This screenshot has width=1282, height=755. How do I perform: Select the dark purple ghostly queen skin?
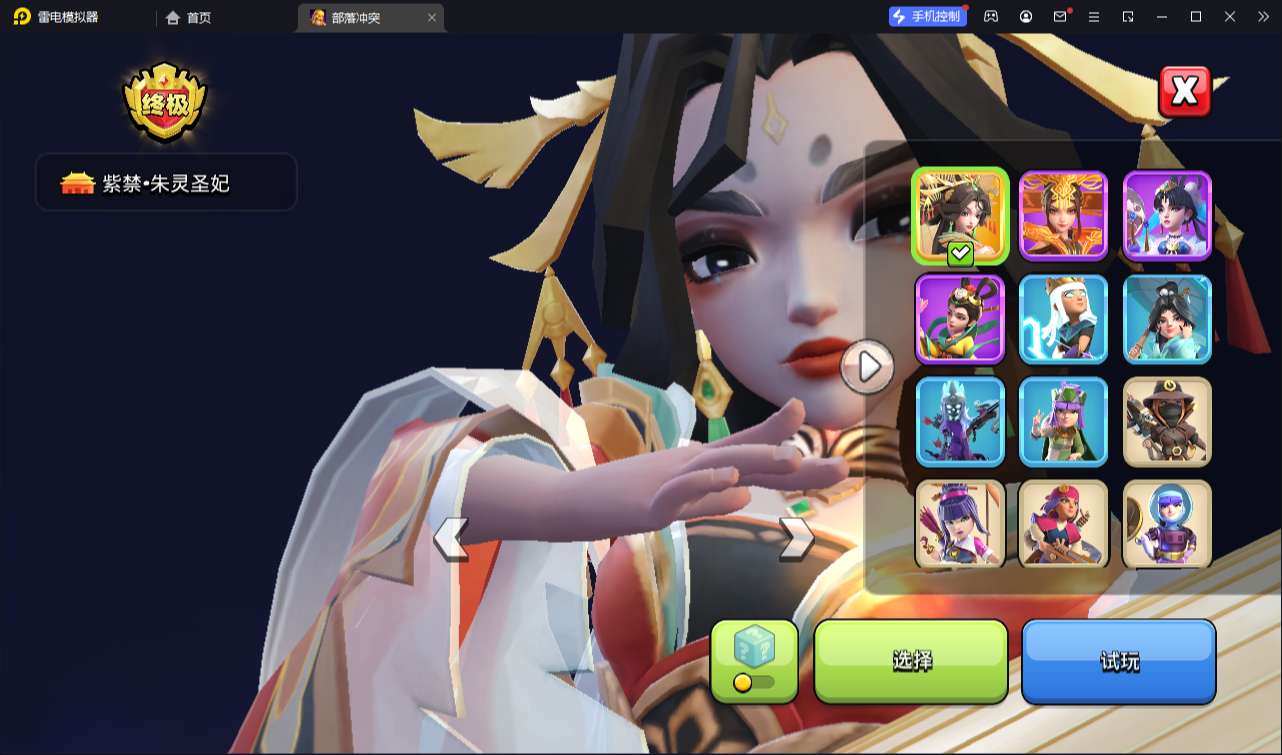tap(960, 422)
